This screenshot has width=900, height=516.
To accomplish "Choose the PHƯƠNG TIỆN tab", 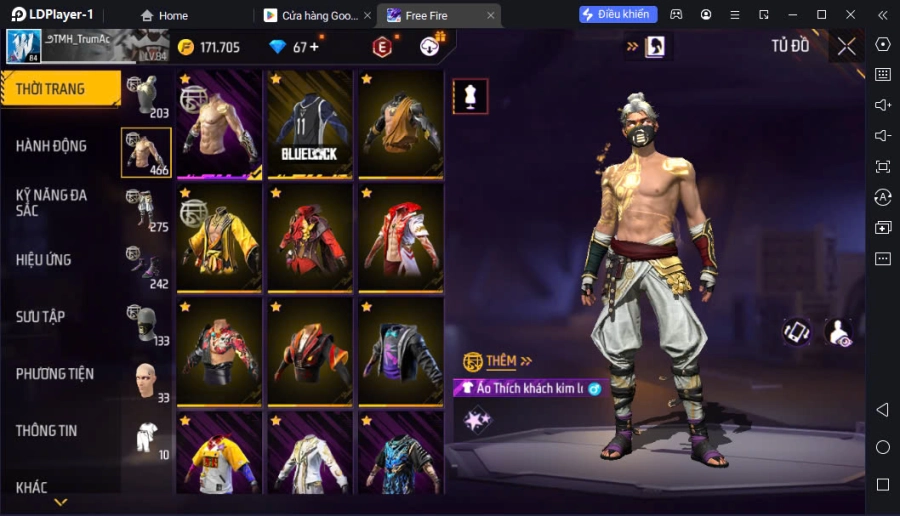I will click(55, 374).
